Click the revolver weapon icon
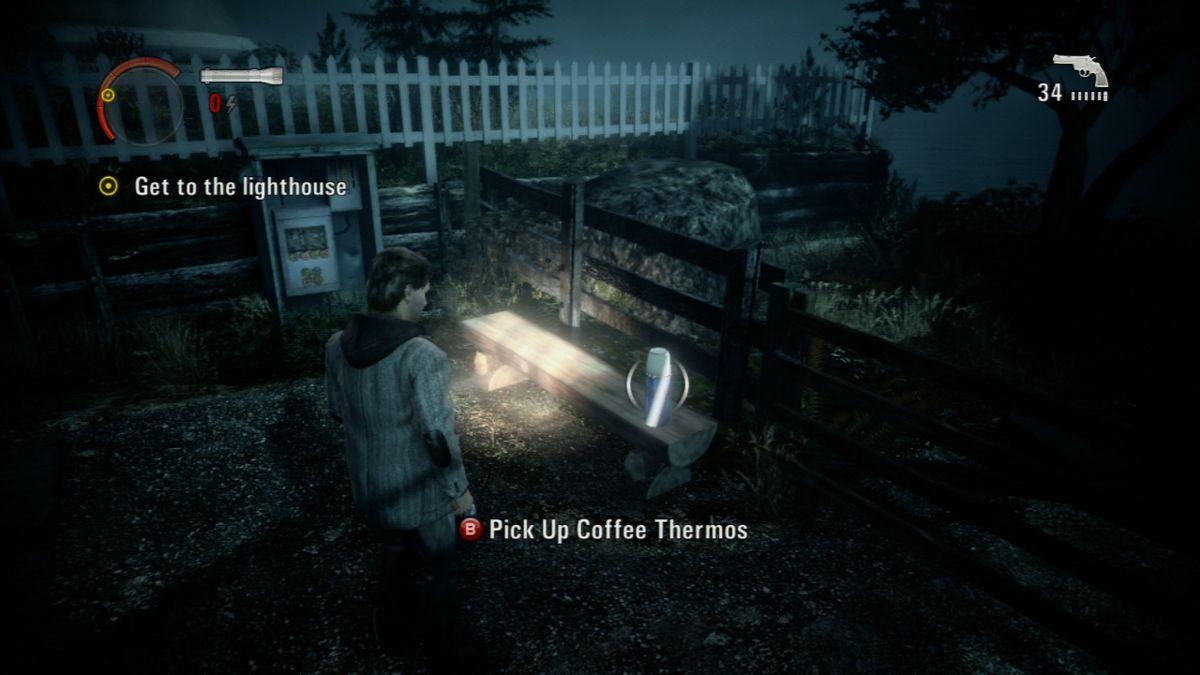This screenshot has width=1200, height=675. [x=1080, y=69]
